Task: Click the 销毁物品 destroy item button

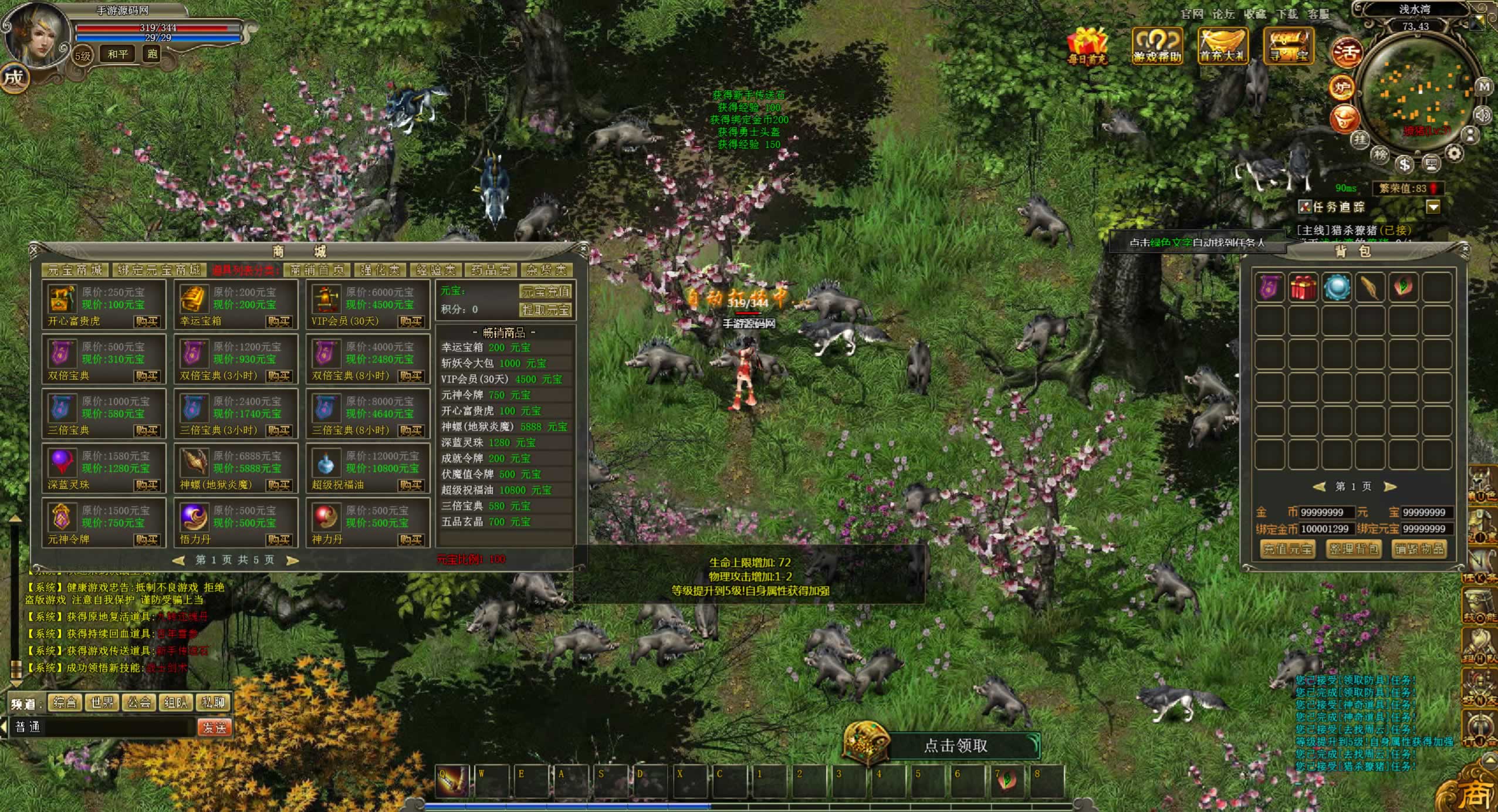Action: point(1419,549)
